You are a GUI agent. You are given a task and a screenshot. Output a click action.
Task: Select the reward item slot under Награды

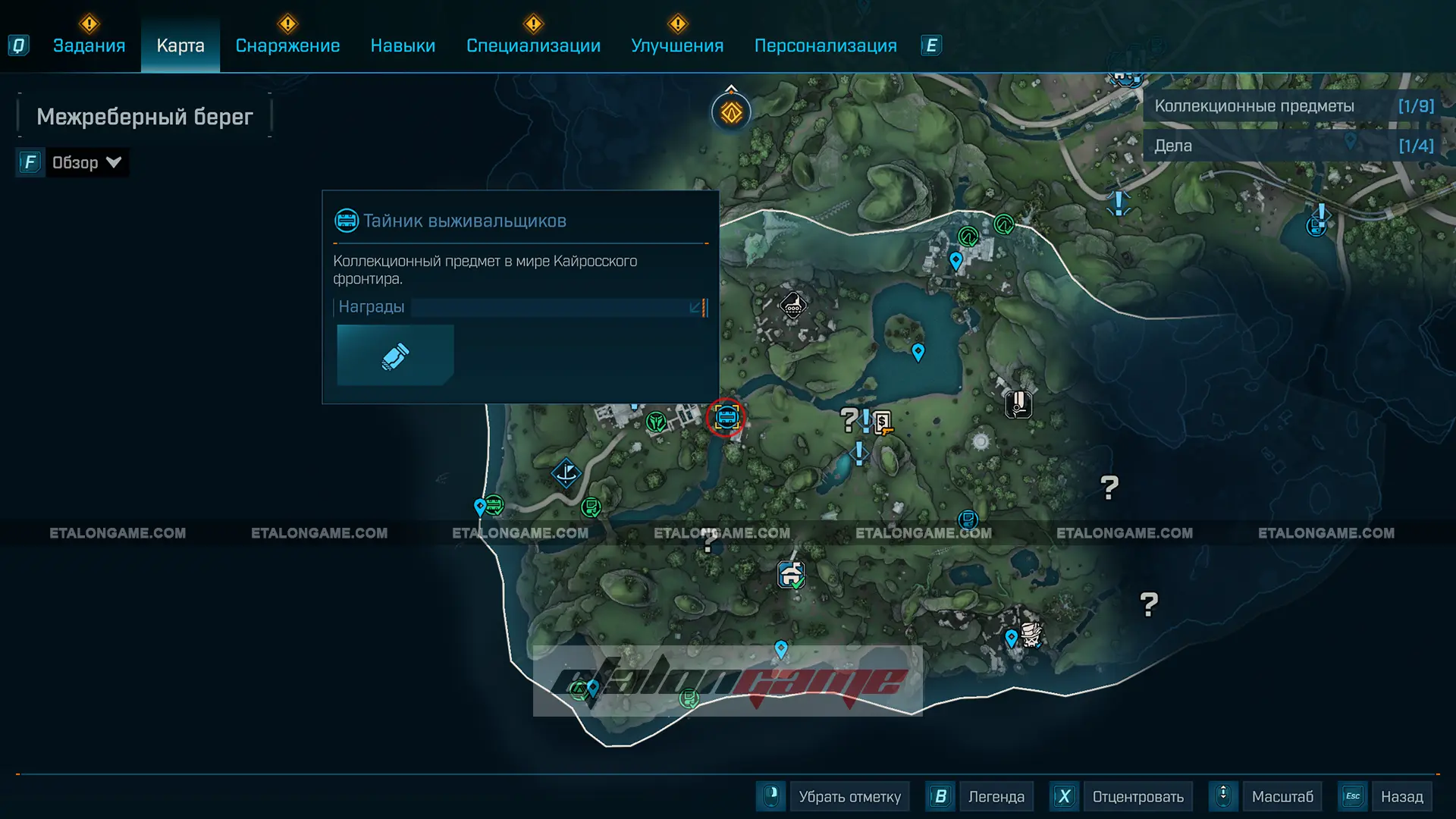click(x=395, y=355)
